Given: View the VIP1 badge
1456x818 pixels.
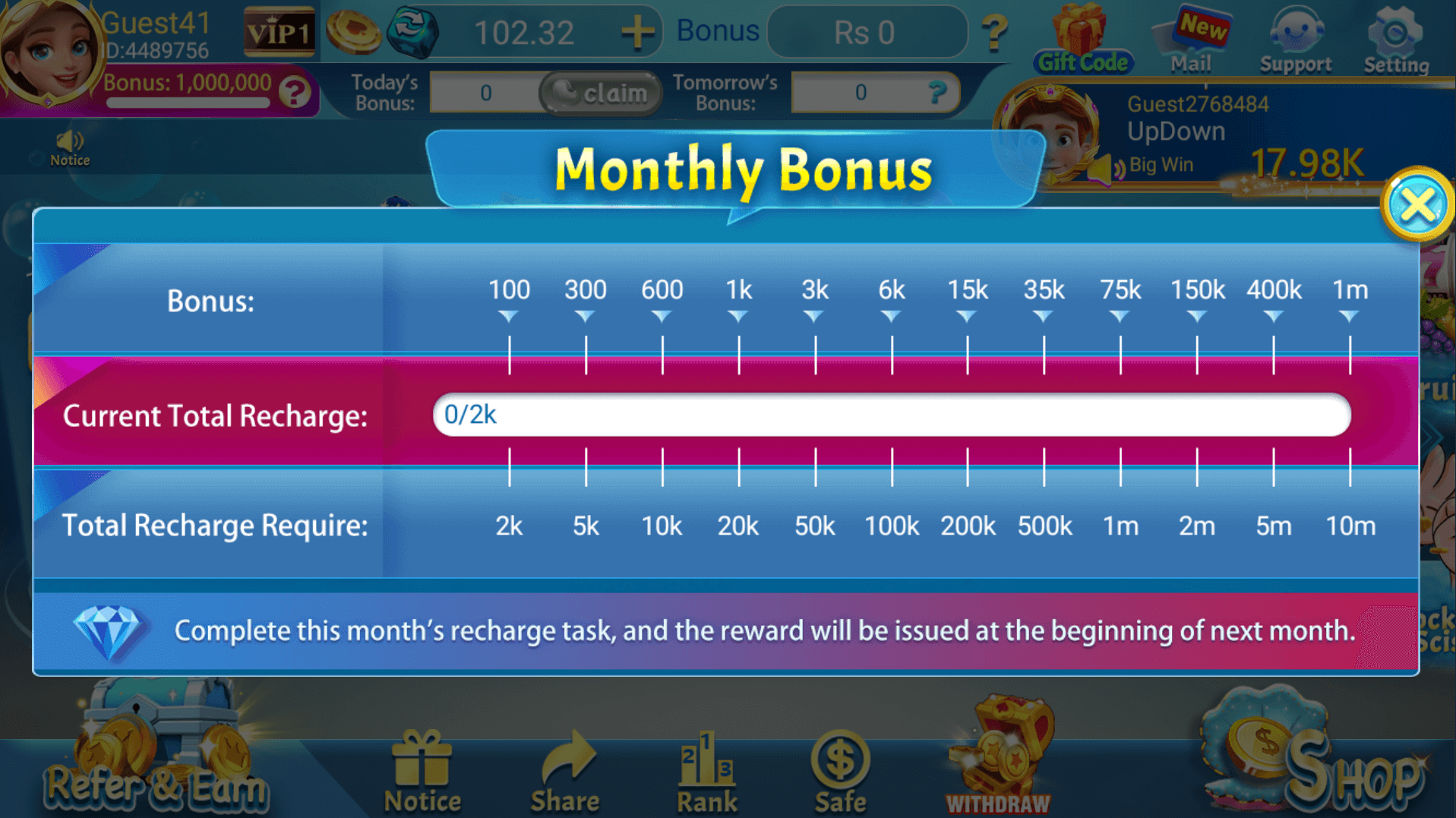Looking at the screenshot, I should pyautogui.click(x=279, y=33).
